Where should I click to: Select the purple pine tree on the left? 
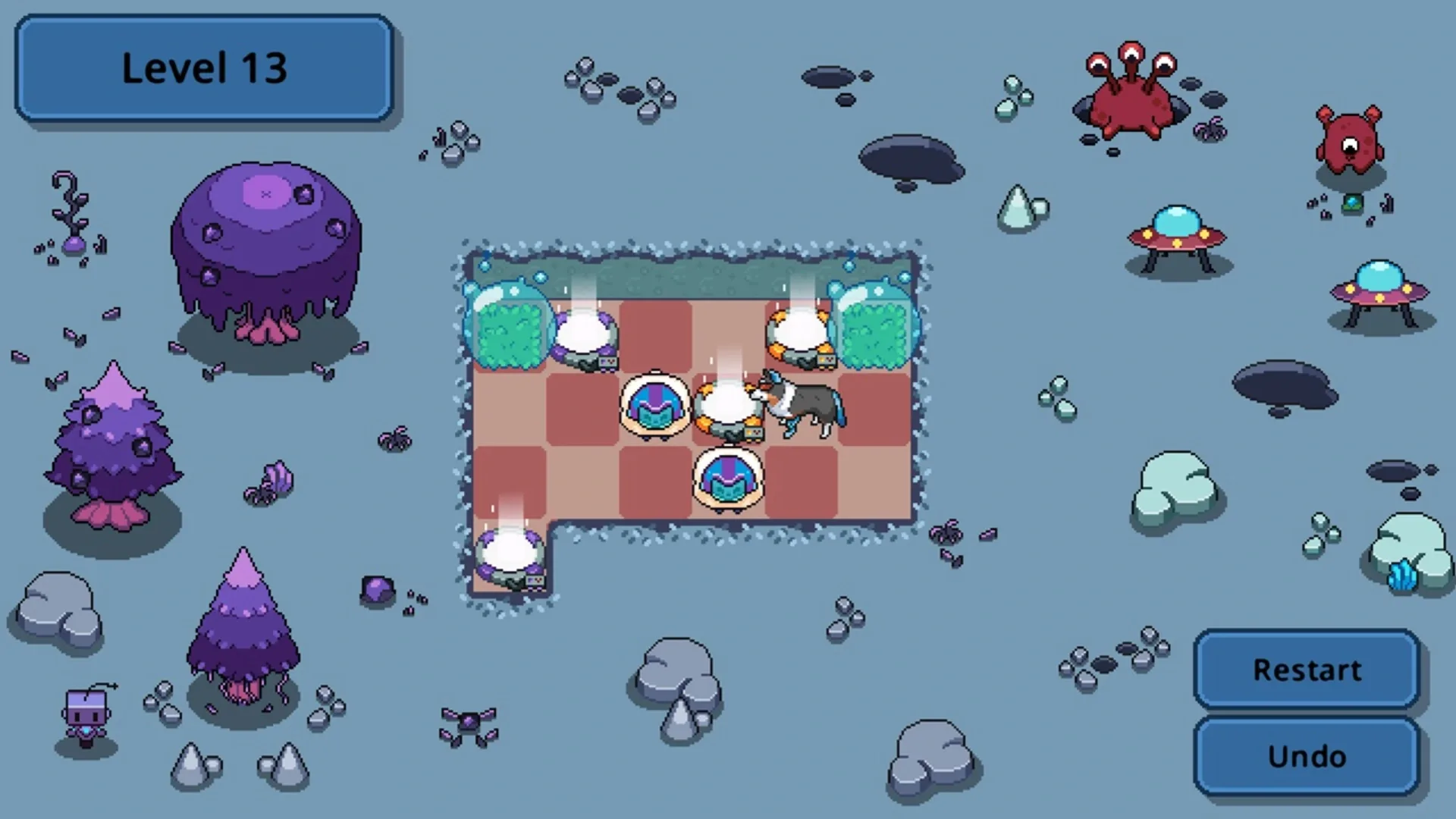[x=114, y=447]
